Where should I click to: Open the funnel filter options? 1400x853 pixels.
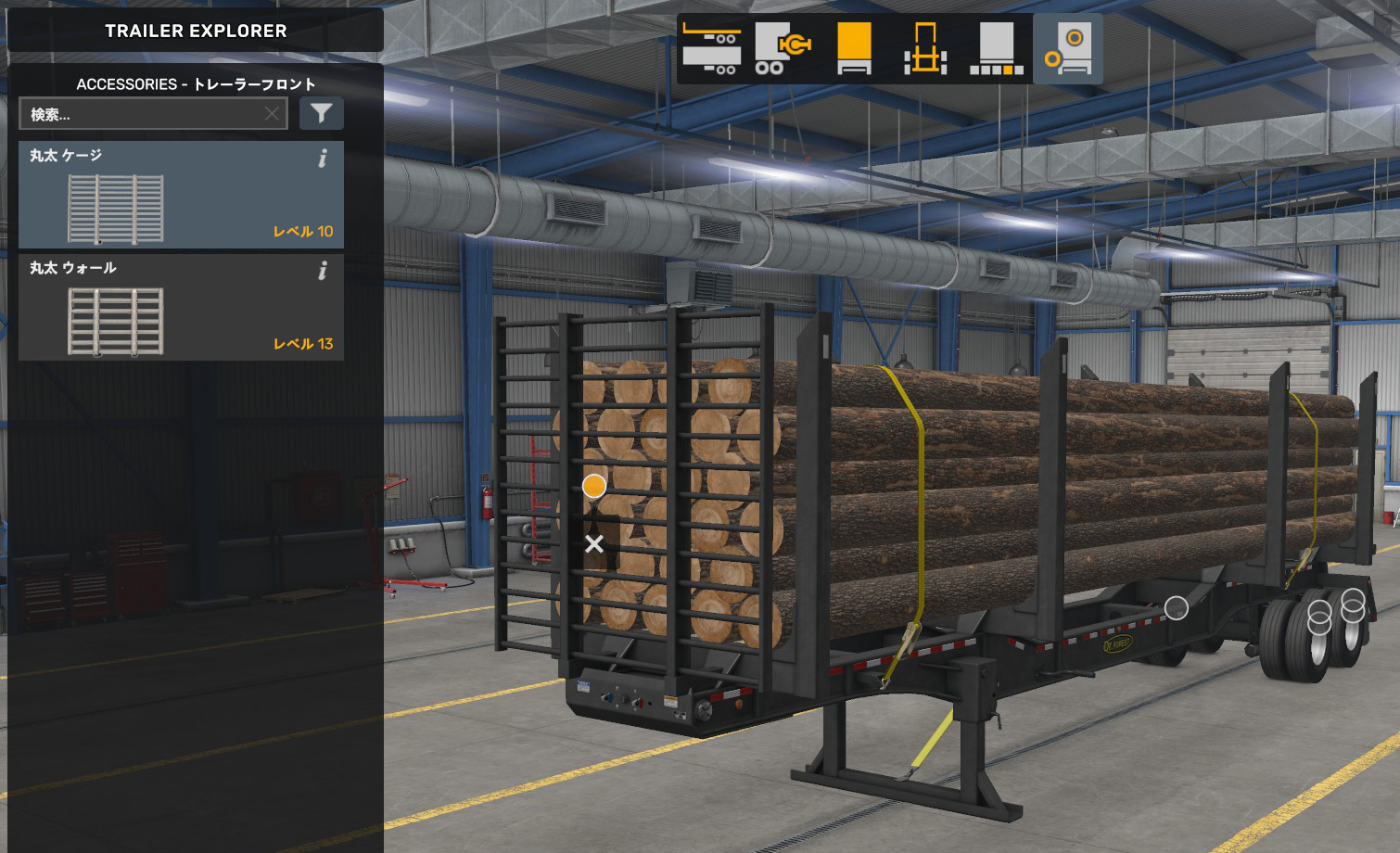click(x=321, y=113)
